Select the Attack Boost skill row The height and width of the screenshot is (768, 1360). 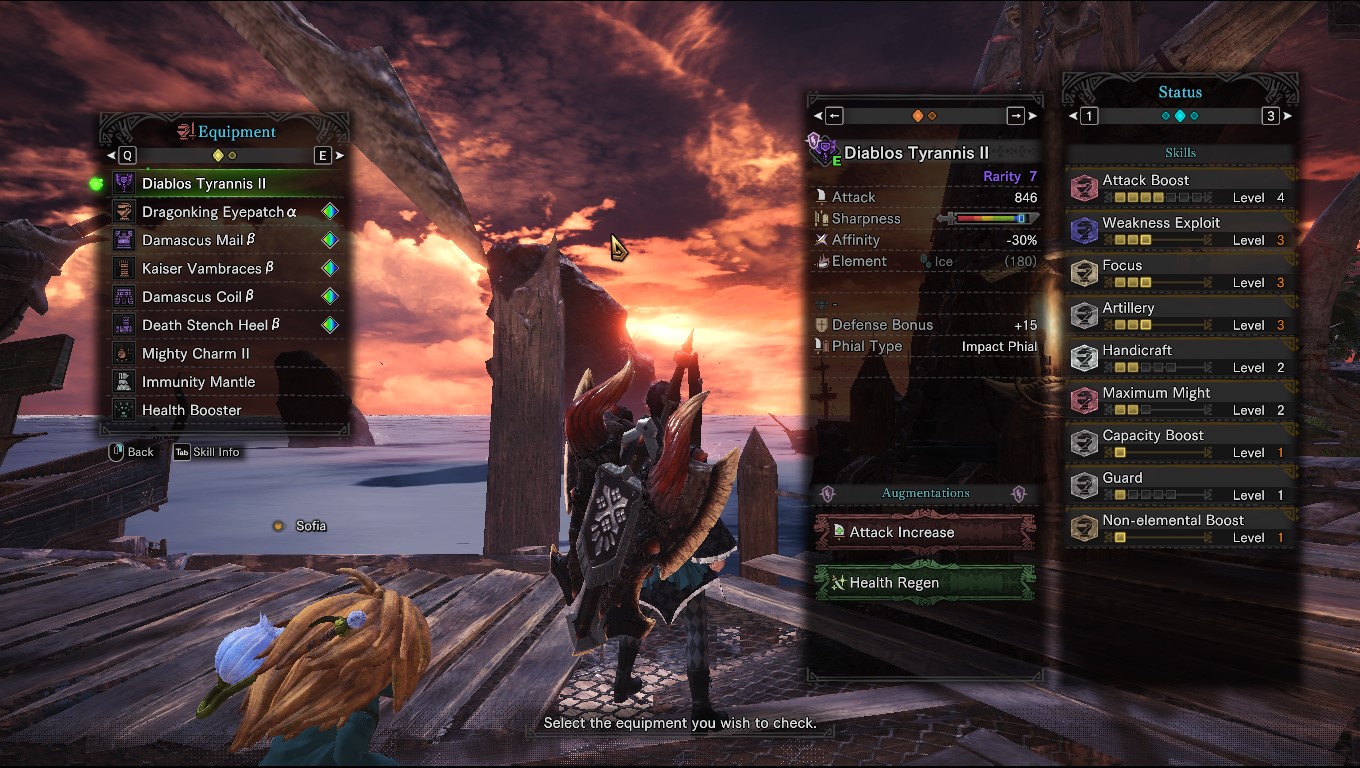click(x=1180, y=189)
